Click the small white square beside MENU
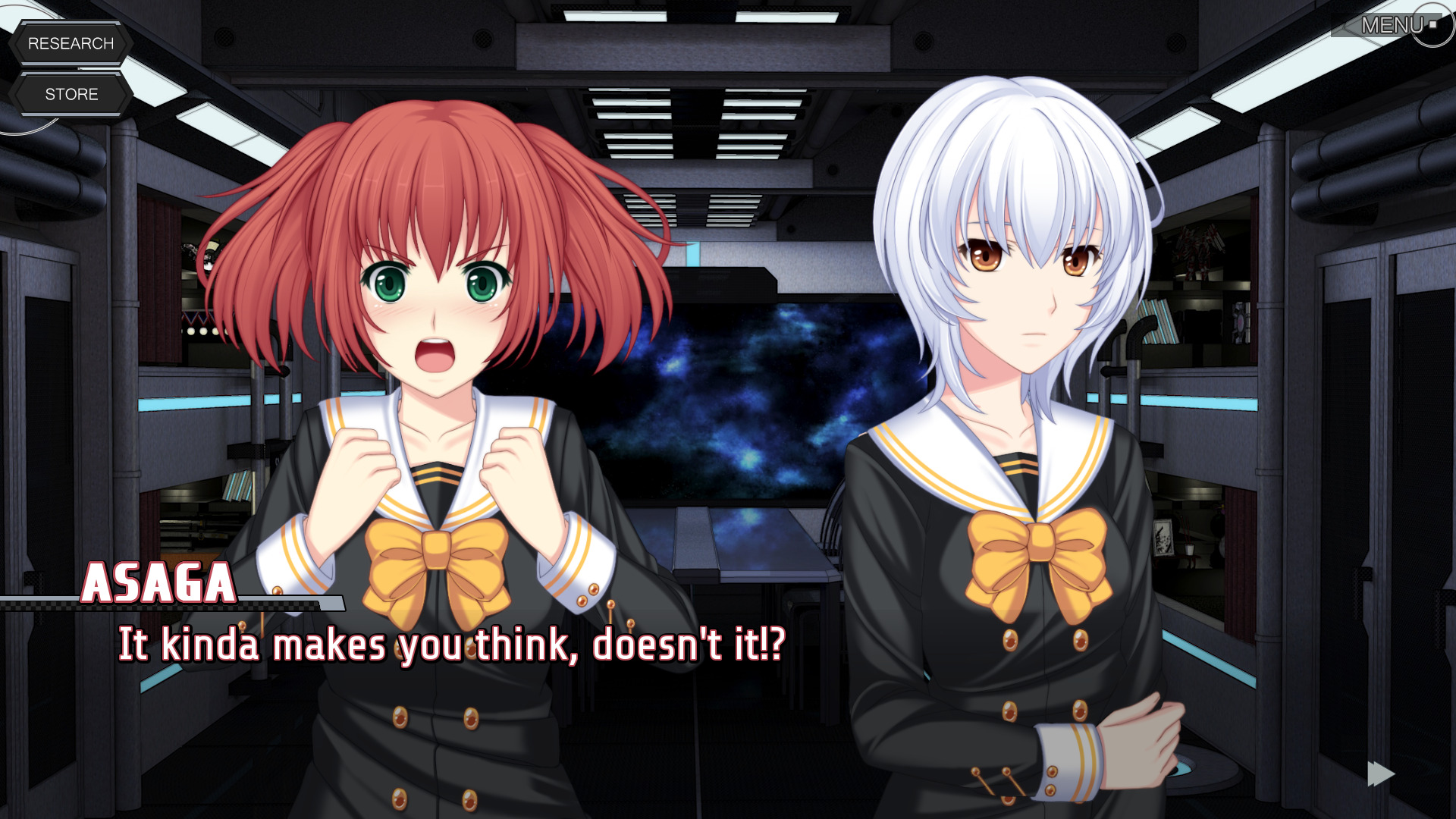Viewport: 1456px width, 819px height. [1432, 24]
